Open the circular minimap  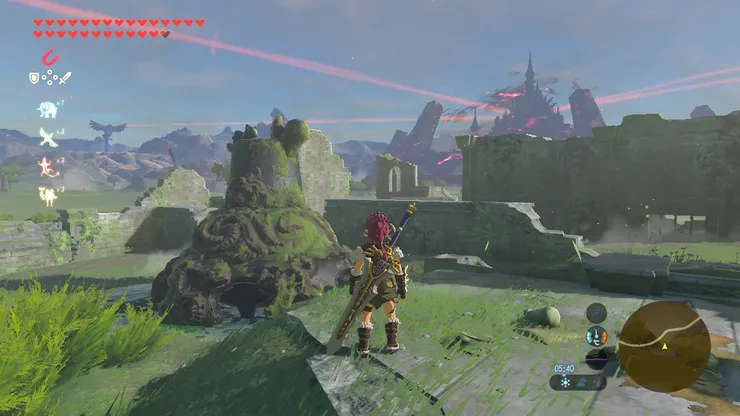point(663,346)
